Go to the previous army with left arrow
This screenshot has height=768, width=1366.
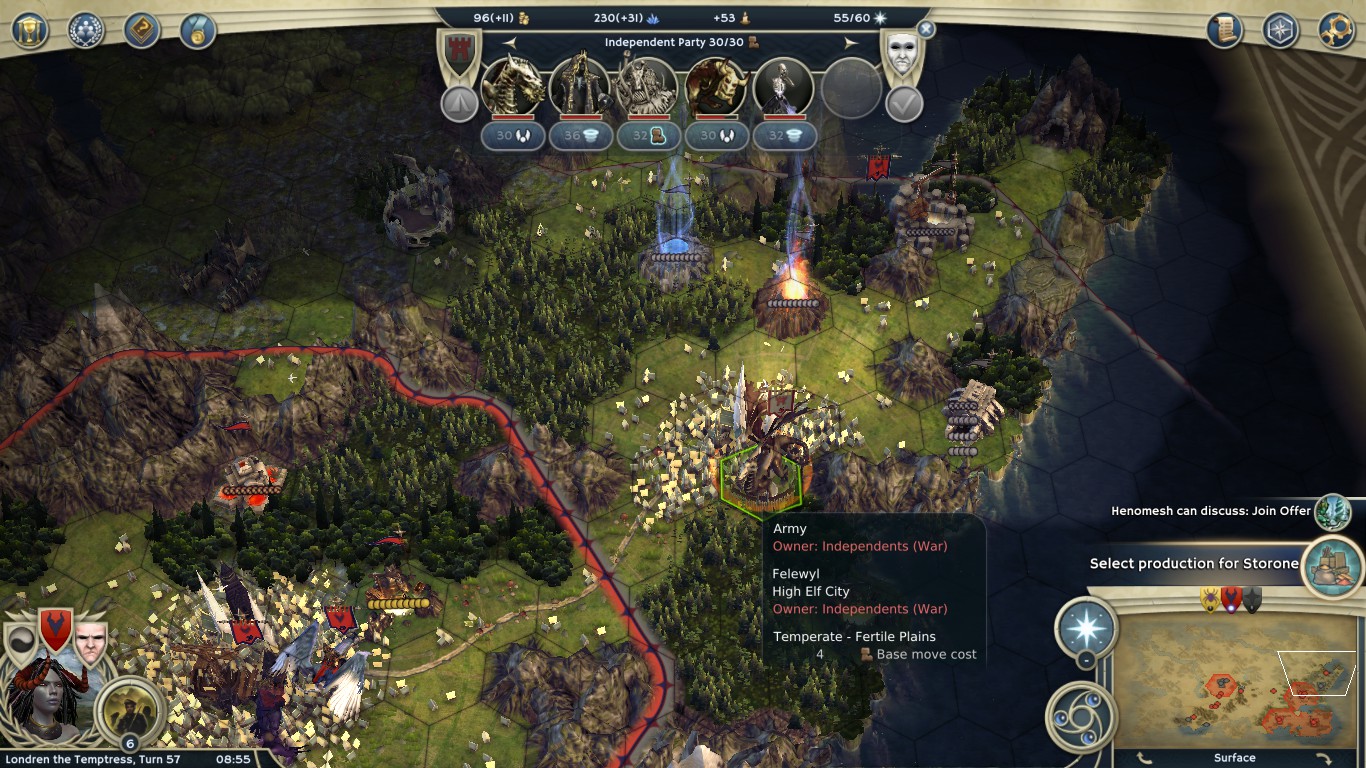click(510, 43)
